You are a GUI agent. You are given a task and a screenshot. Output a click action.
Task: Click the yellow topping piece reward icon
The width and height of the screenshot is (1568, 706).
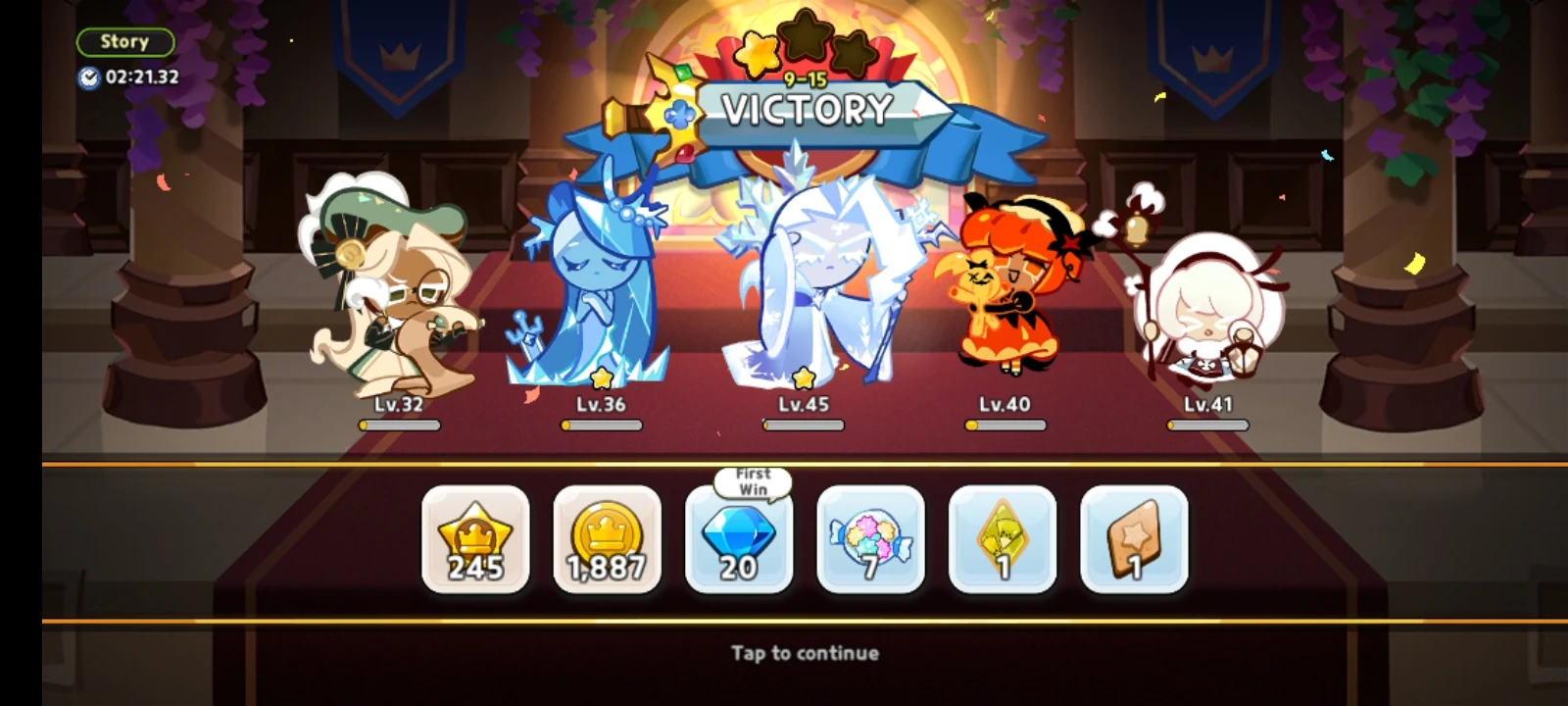pos(1003,539)
